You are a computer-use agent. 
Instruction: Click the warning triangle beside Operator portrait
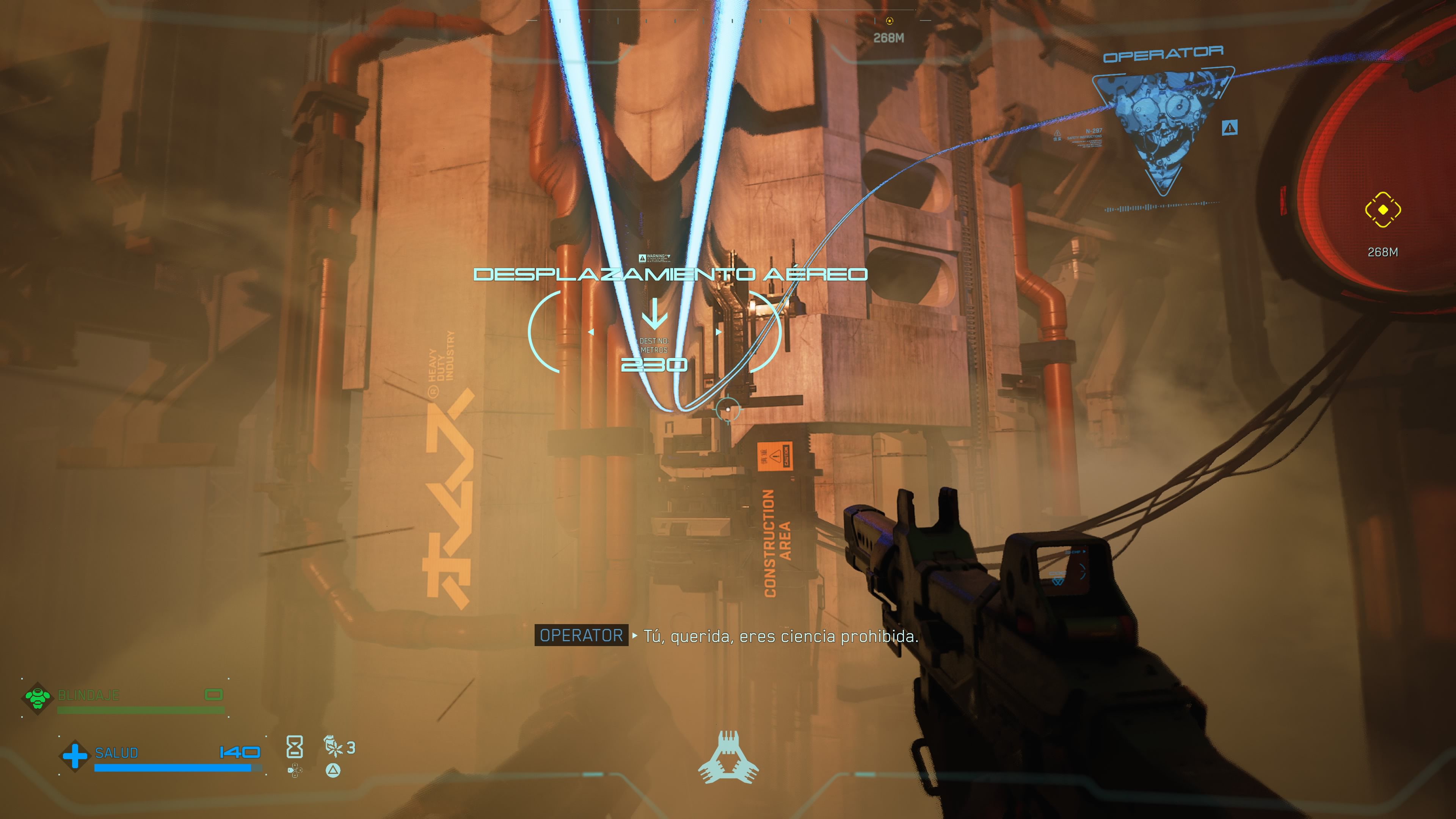pyautogui.click(x=1229, y=128)
